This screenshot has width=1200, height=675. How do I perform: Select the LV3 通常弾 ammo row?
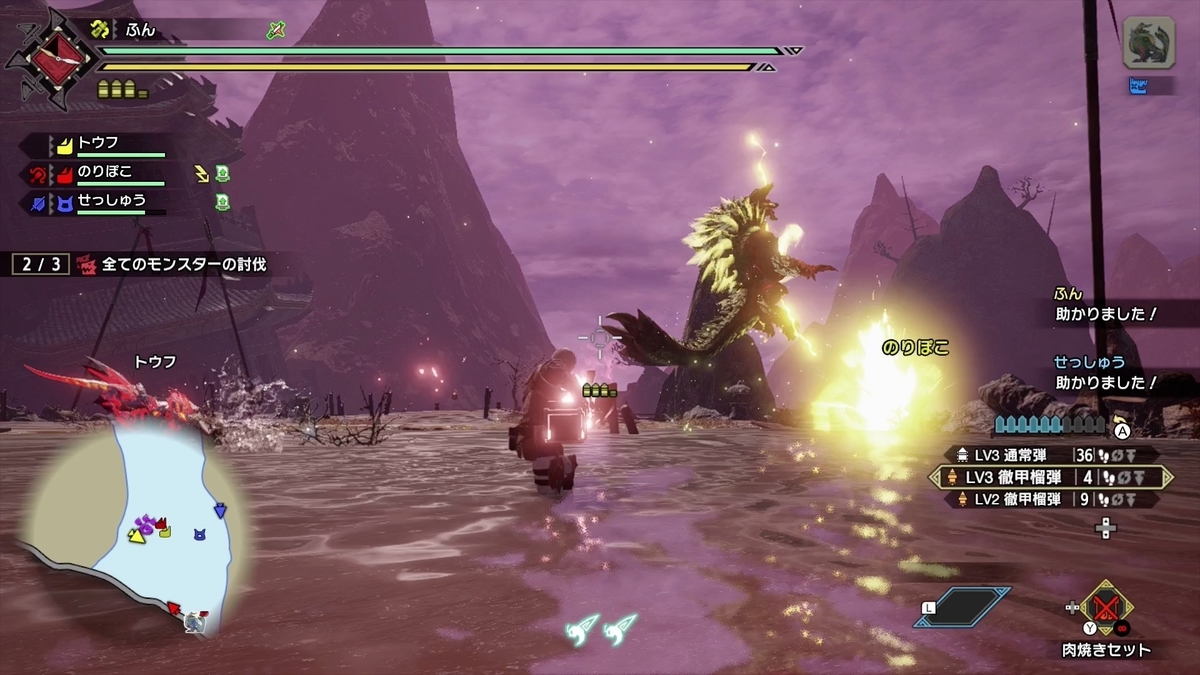point(1047,455)
